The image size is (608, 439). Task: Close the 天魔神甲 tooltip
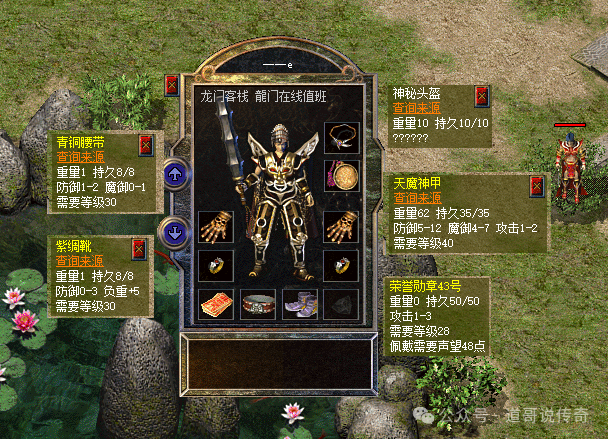(536, 185)
